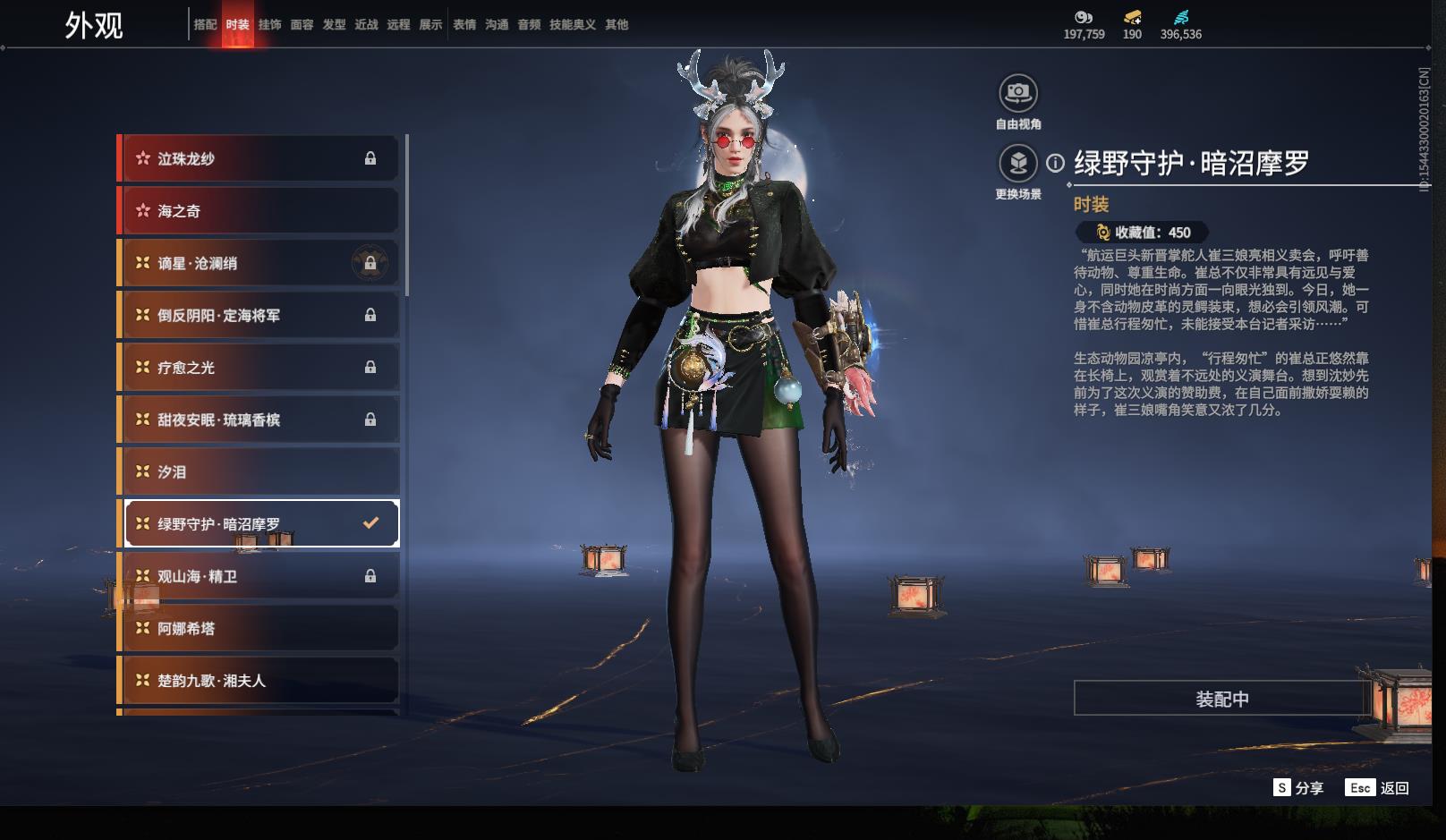Image resolution: width=1446 pixels, height=840 pixels.
Task: Click the 分享 share button
Action: pos(1298,788)
